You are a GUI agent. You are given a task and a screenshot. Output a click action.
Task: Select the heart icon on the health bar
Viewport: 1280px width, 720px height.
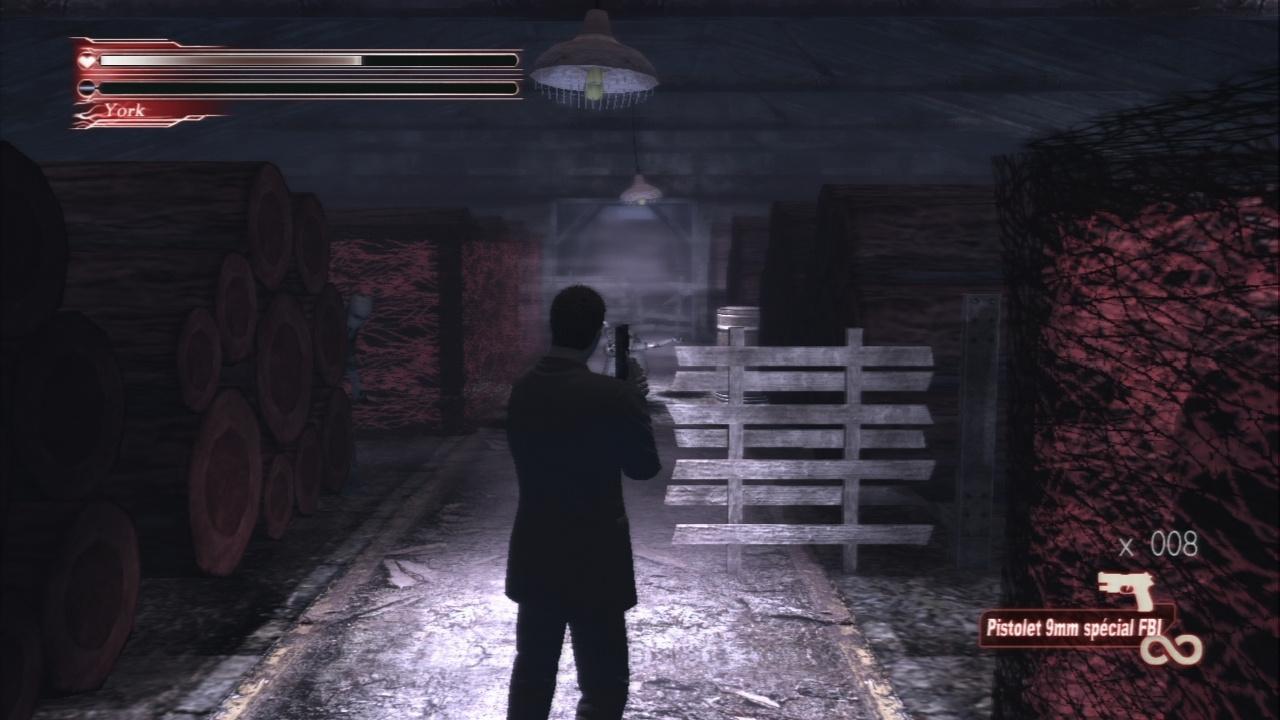[x=88, y=60]
